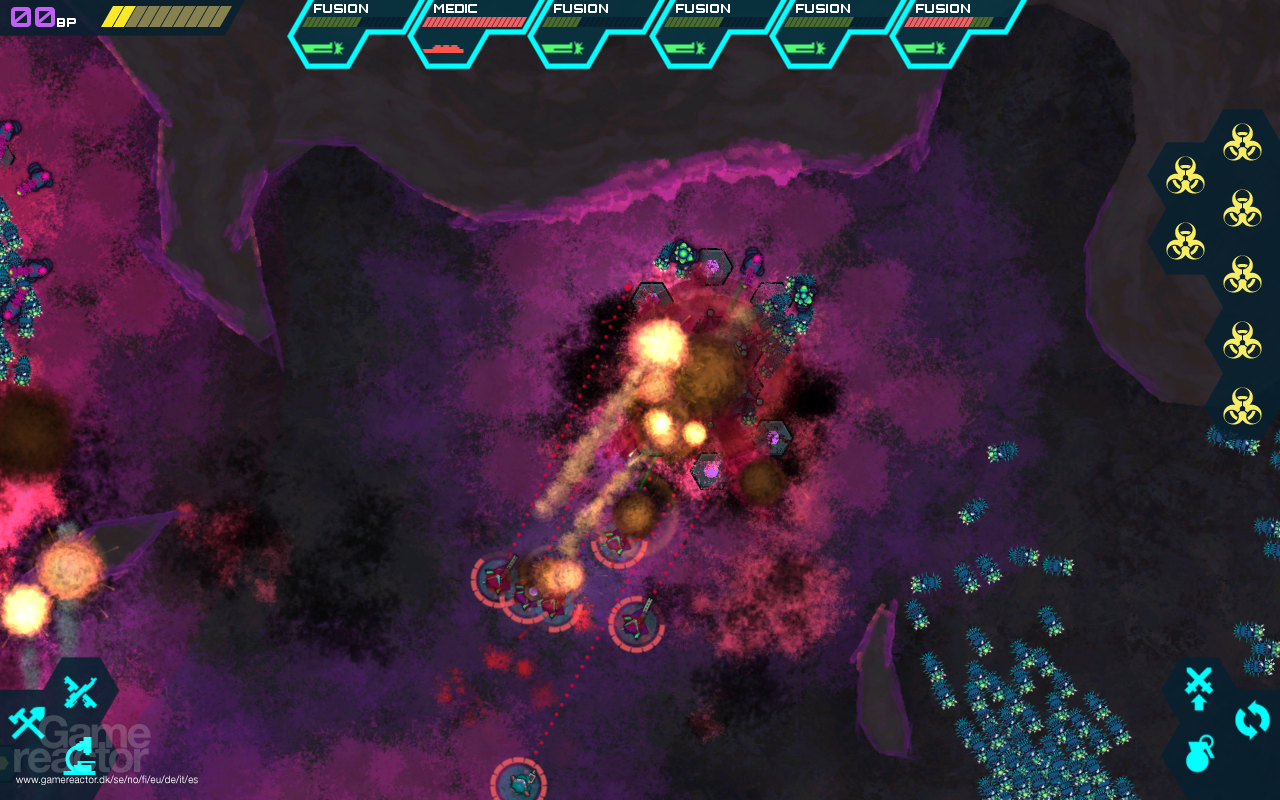Click the grenade ability icon
The image size is (1280, 800).
[x=1198, y=755]
